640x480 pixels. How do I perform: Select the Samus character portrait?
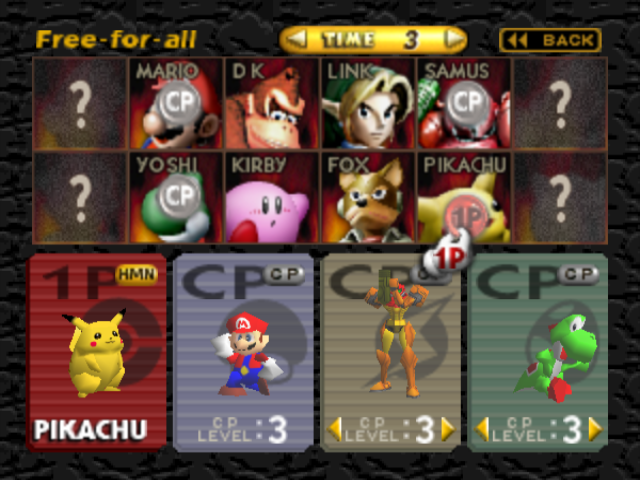click(x=463, y=103)
